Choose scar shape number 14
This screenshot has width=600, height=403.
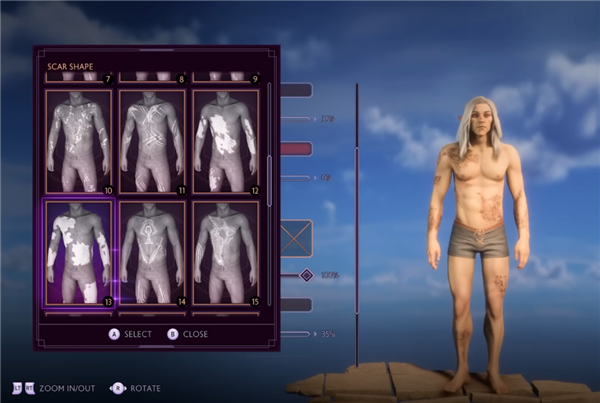(x=151, y=251)
